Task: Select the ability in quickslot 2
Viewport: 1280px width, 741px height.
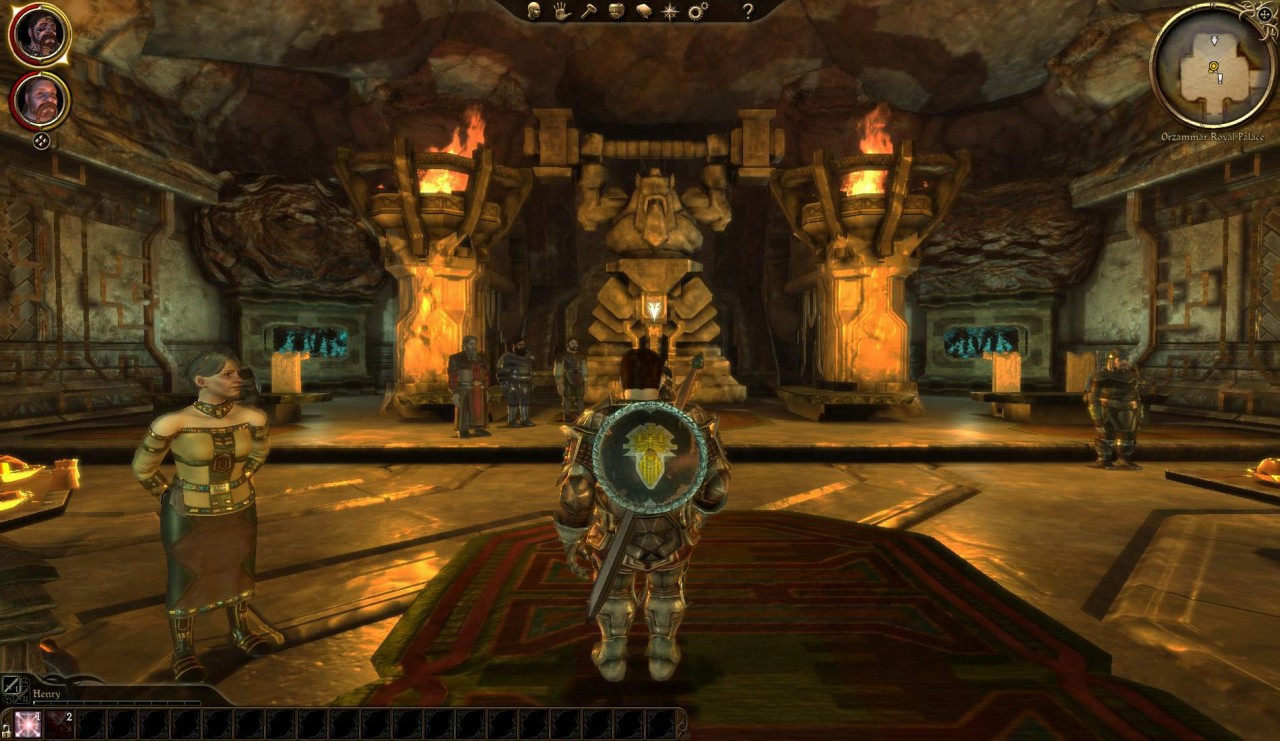Action: tap(59, 725)
